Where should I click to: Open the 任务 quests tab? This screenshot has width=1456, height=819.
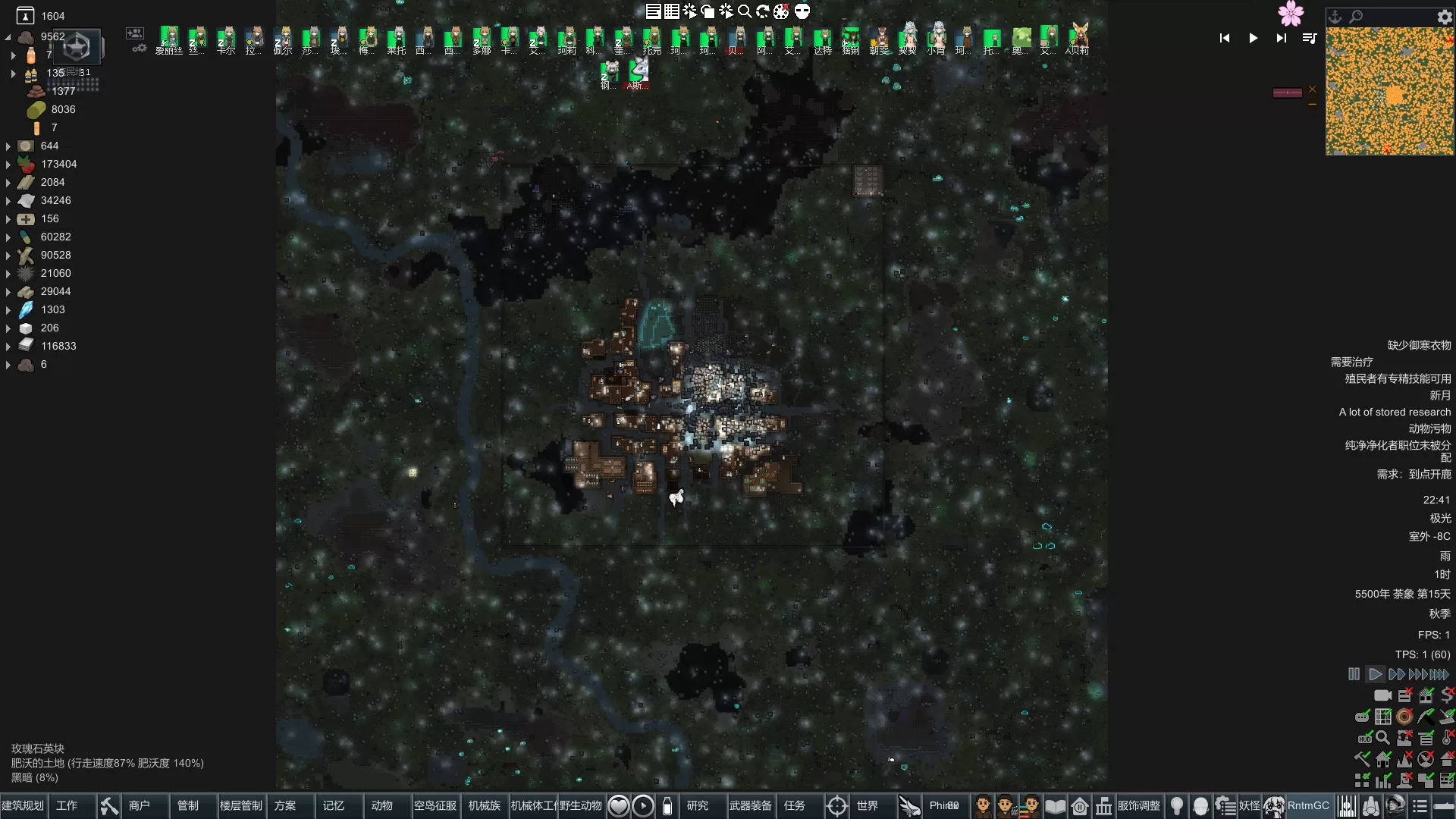click(x=795, y=805)
